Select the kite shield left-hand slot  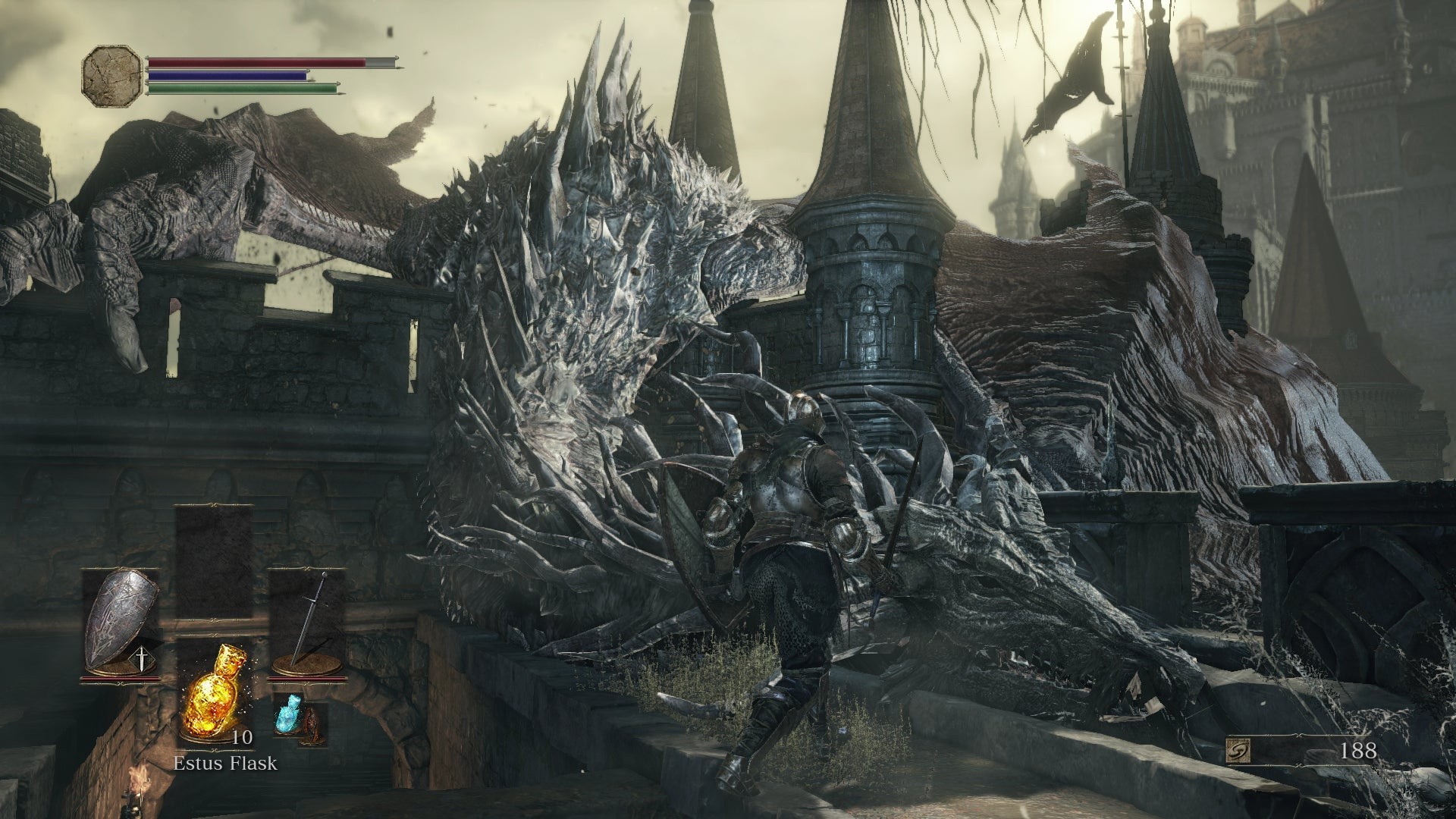tap(120, 618)
